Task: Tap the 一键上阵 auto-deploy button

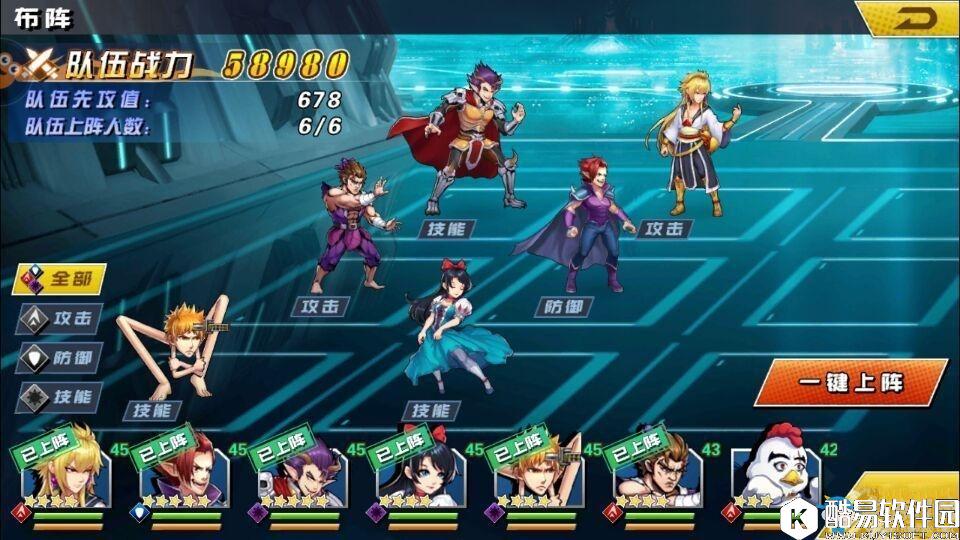Action: [848, 383]
